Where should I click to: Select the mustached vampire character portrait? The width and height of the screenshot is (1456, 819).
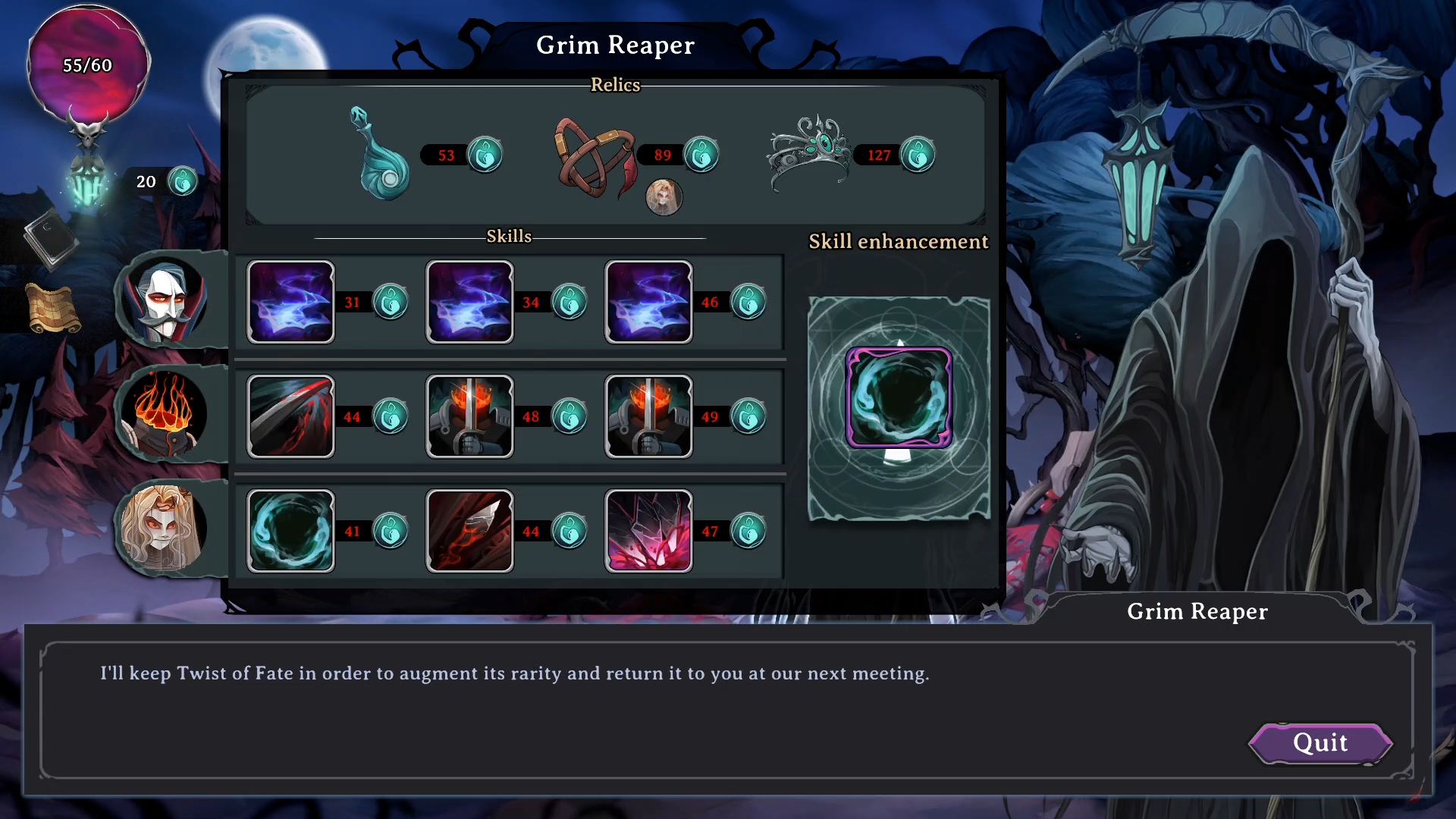[x=165, y=301]
